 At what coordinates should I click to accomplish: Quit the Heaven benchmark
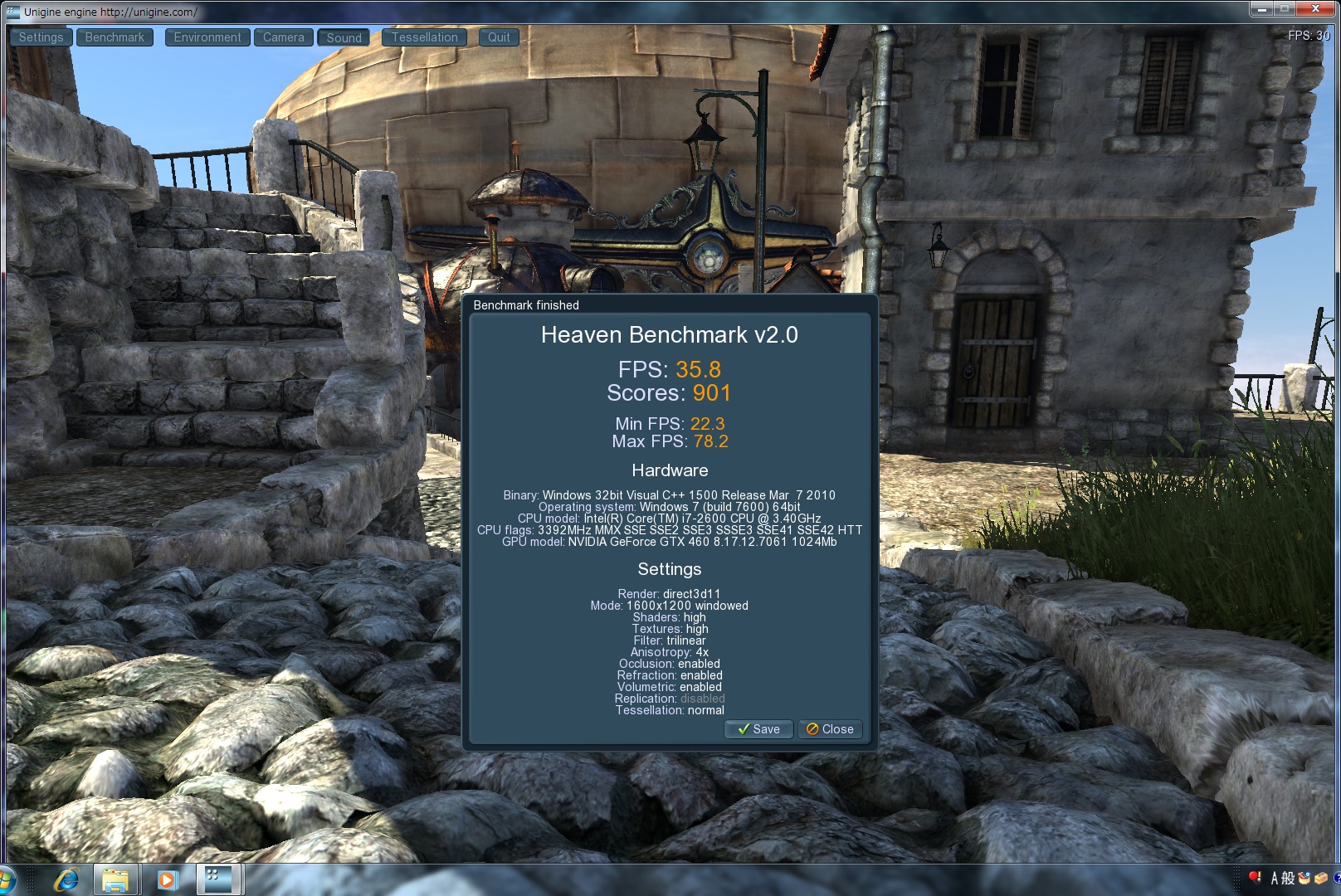499,37
